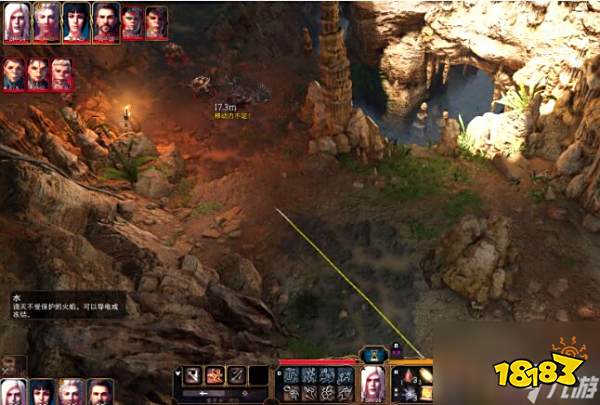The height and width of the screenshot is (405, 600).
Task: Activate the orange-highlighted hotbar action
Action: pyautogui.click(x=214, y=375)
